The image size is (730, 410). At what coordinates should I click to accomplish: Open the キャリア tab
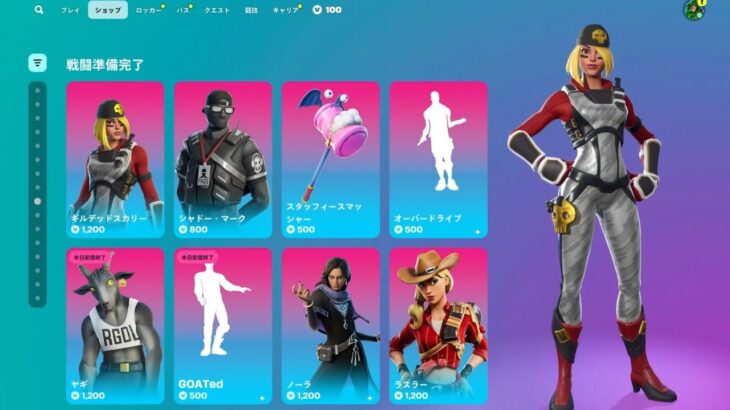point(286,10)
